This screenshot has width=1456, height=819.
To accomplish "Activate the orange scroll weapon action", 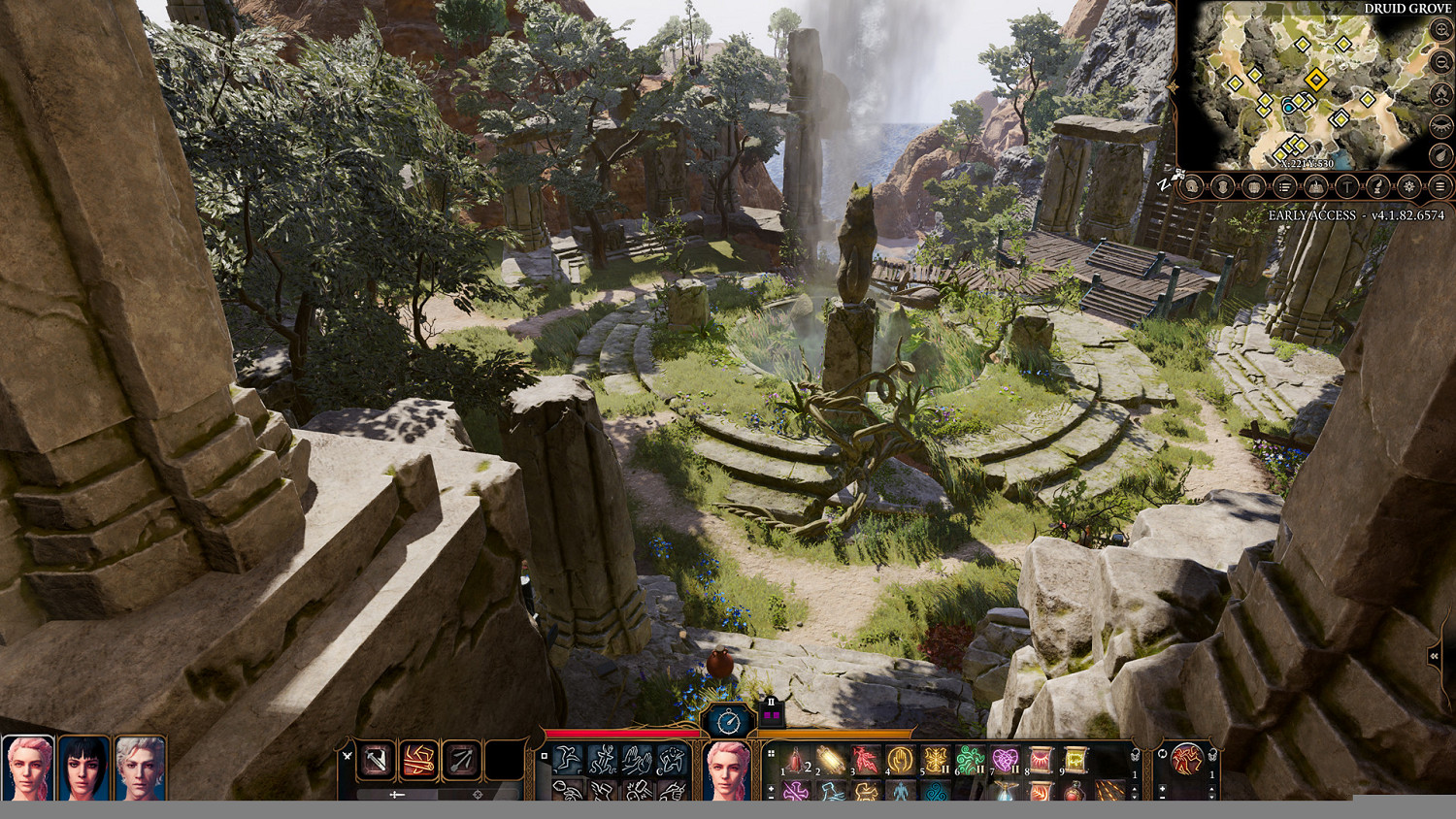I will tap(418, 760).
